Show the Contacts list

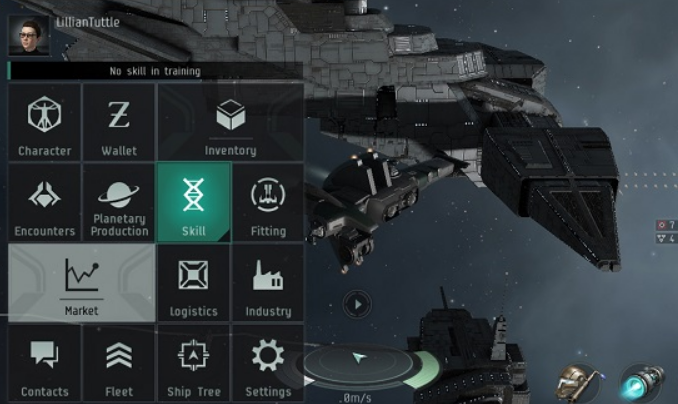44,363
